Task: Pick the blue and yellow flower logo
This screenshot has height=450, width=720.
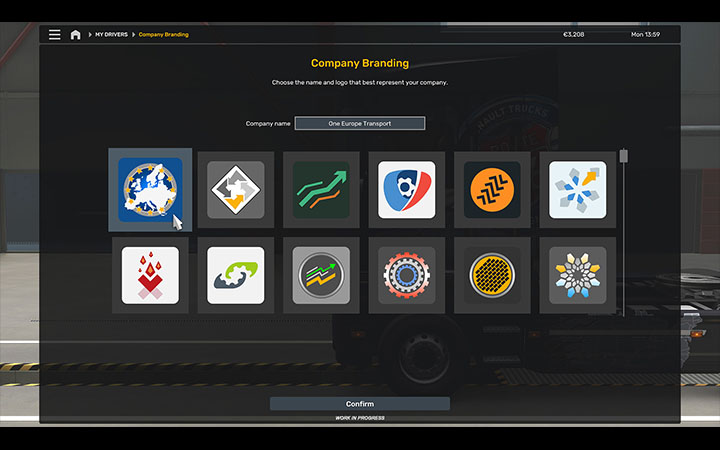Action: click(577, 275)
